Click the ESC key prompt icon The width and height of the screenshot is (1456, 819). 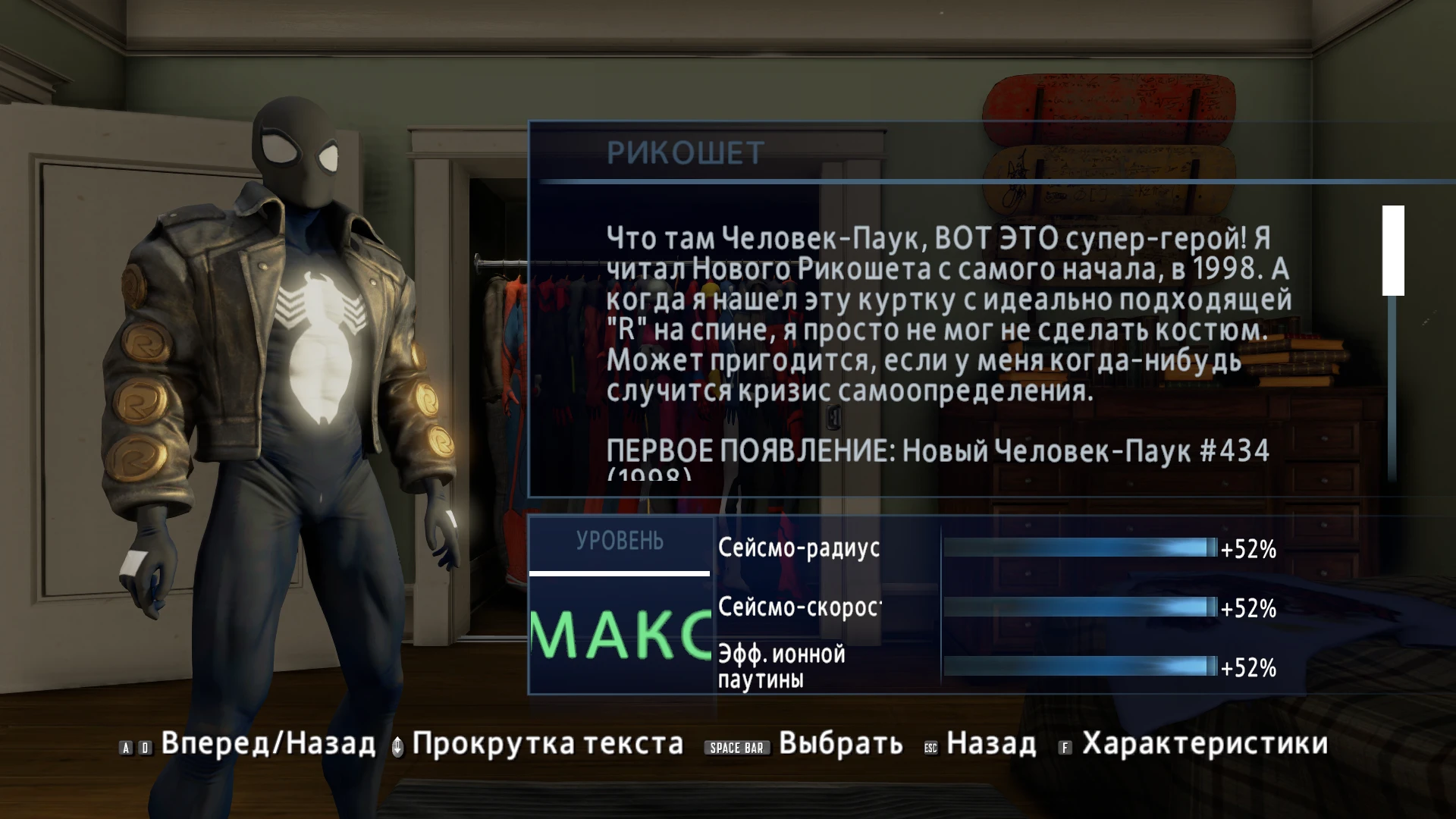932,746
